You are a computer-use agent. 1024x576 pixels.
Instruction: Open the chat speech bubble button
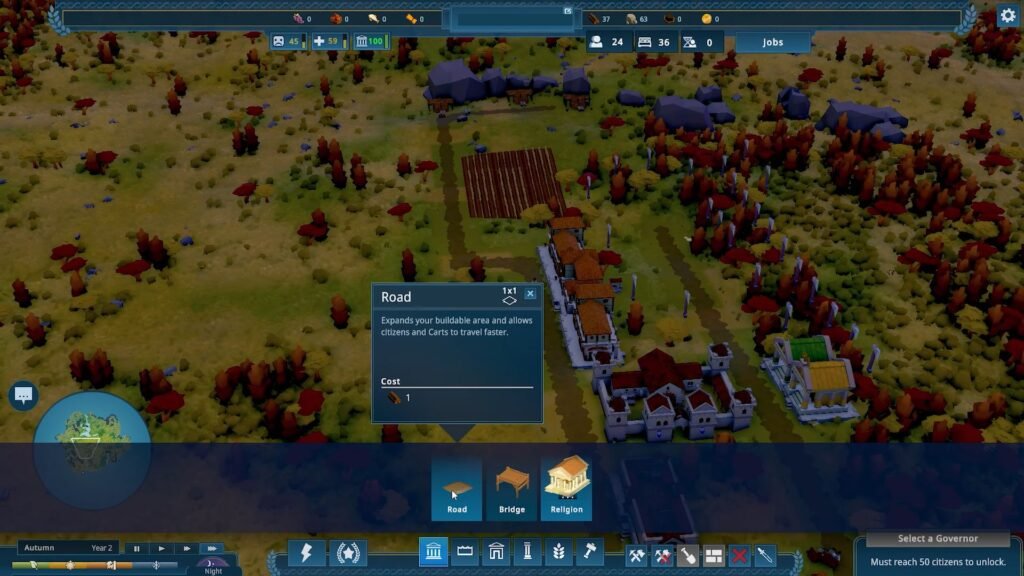24,396
